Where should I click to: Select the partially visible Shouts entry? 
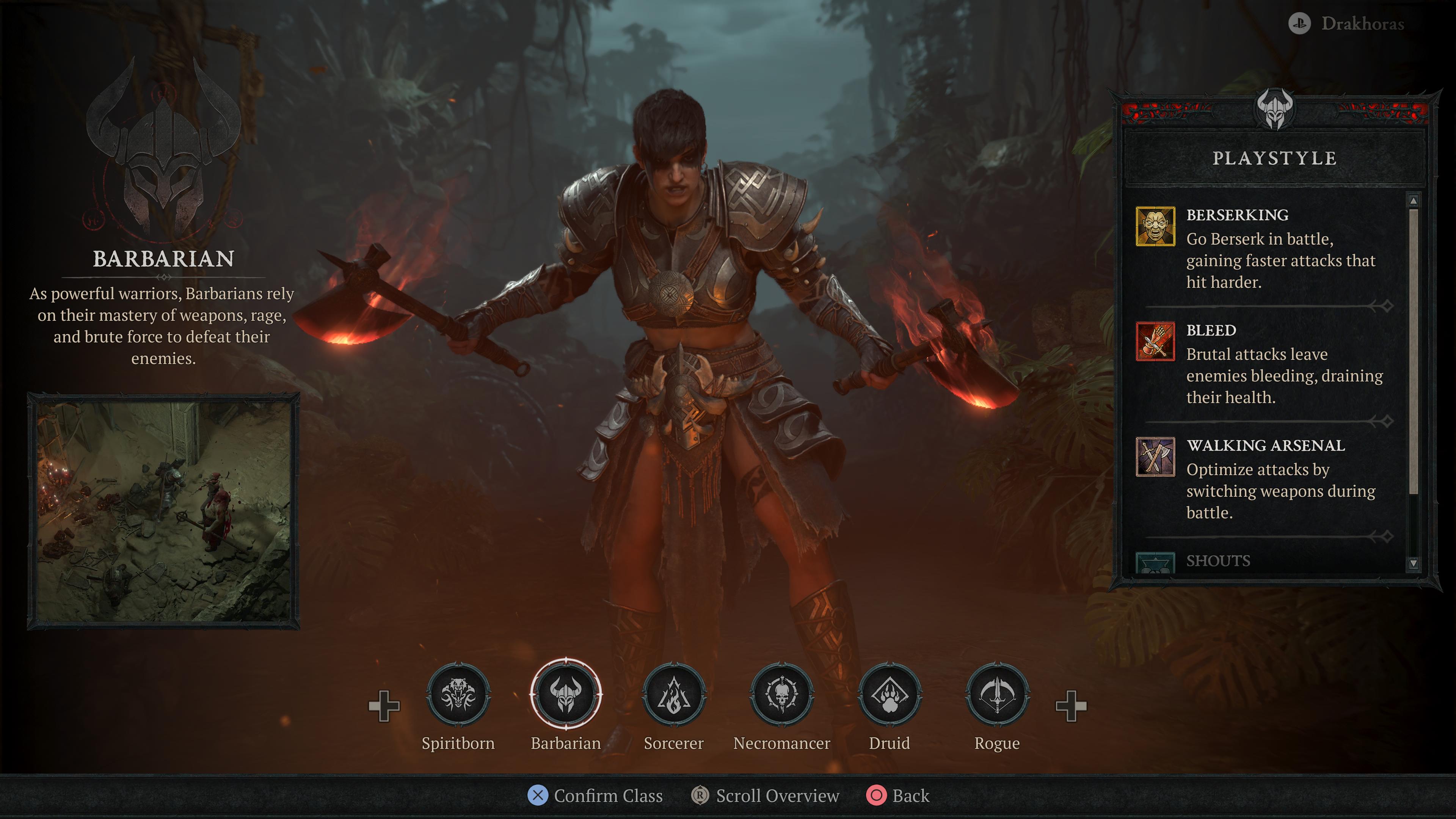(1218, 561)
